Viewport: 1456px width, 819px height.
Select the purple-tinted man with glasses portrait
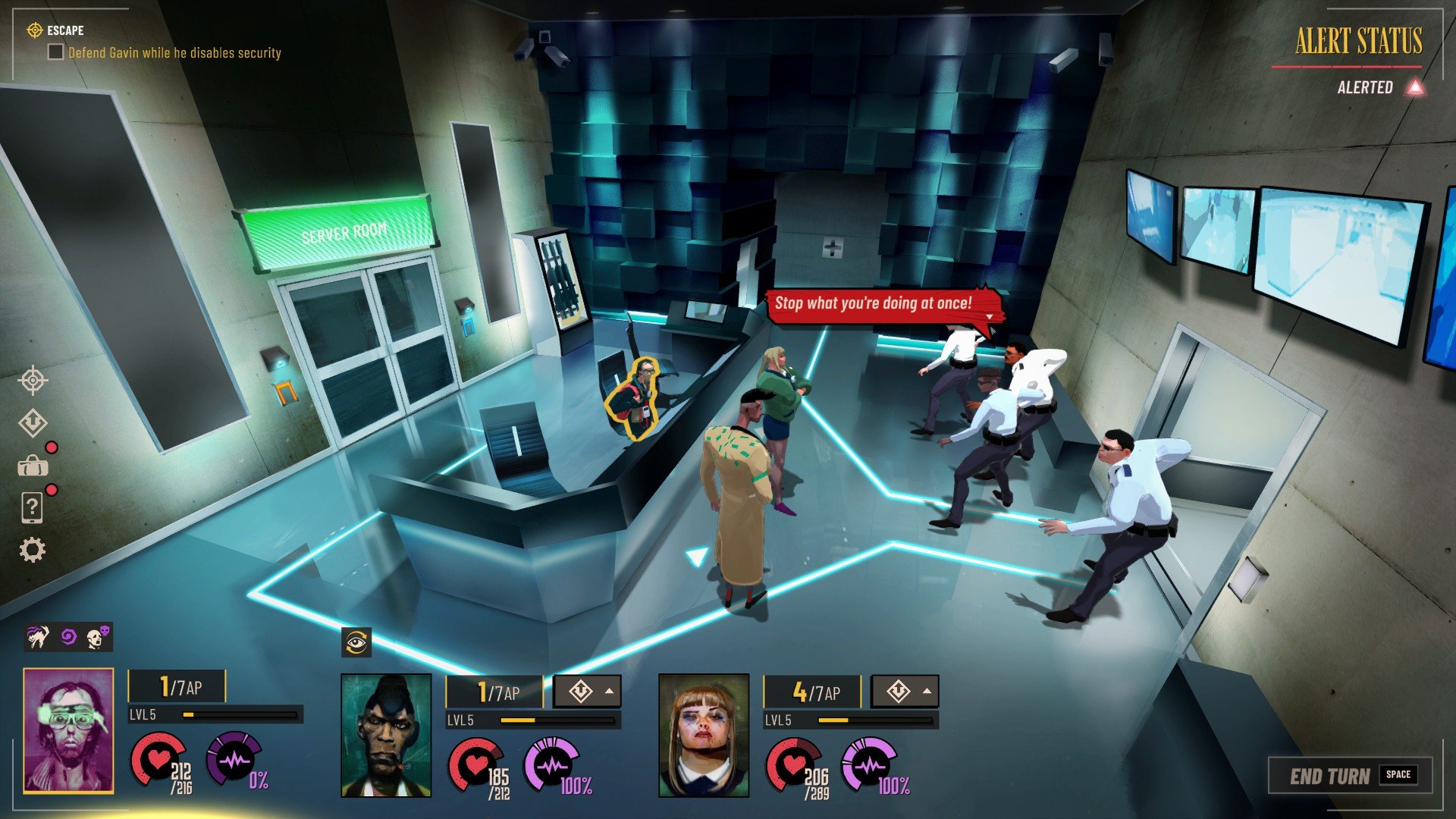coord(68,731)
